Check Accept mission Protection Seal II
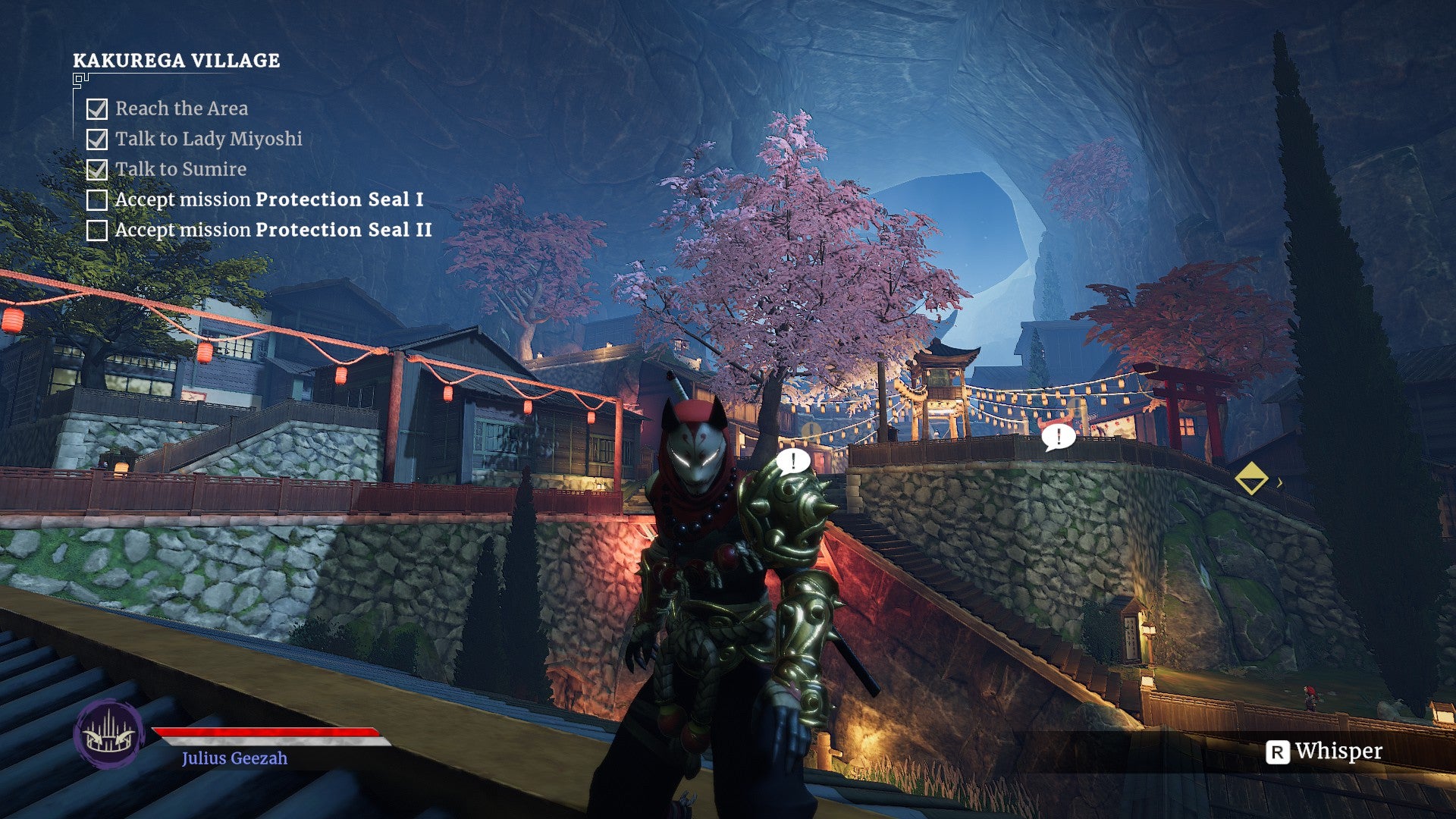This screenshot has height=819, width=1456. click(96, 230)
